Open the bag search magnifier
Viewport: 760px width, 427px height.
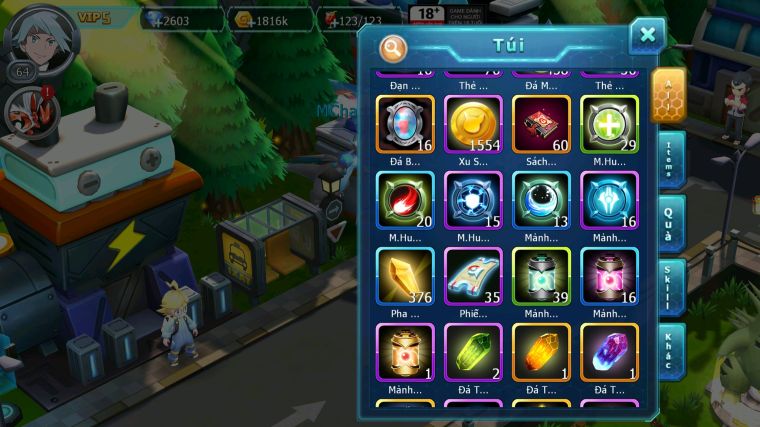(394, 47)
